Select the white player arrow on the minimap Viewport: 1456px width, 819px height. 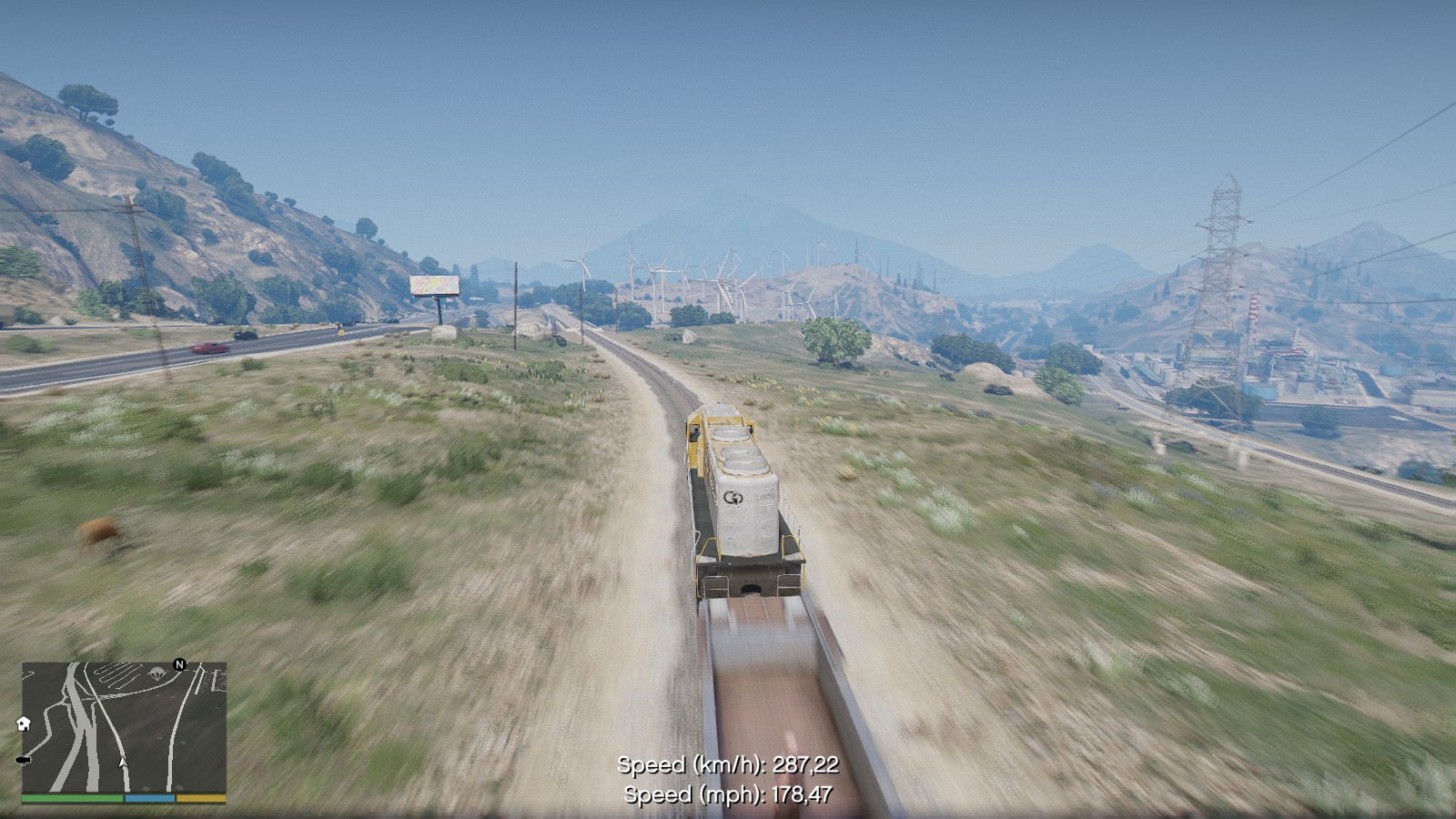coord(122,763)
